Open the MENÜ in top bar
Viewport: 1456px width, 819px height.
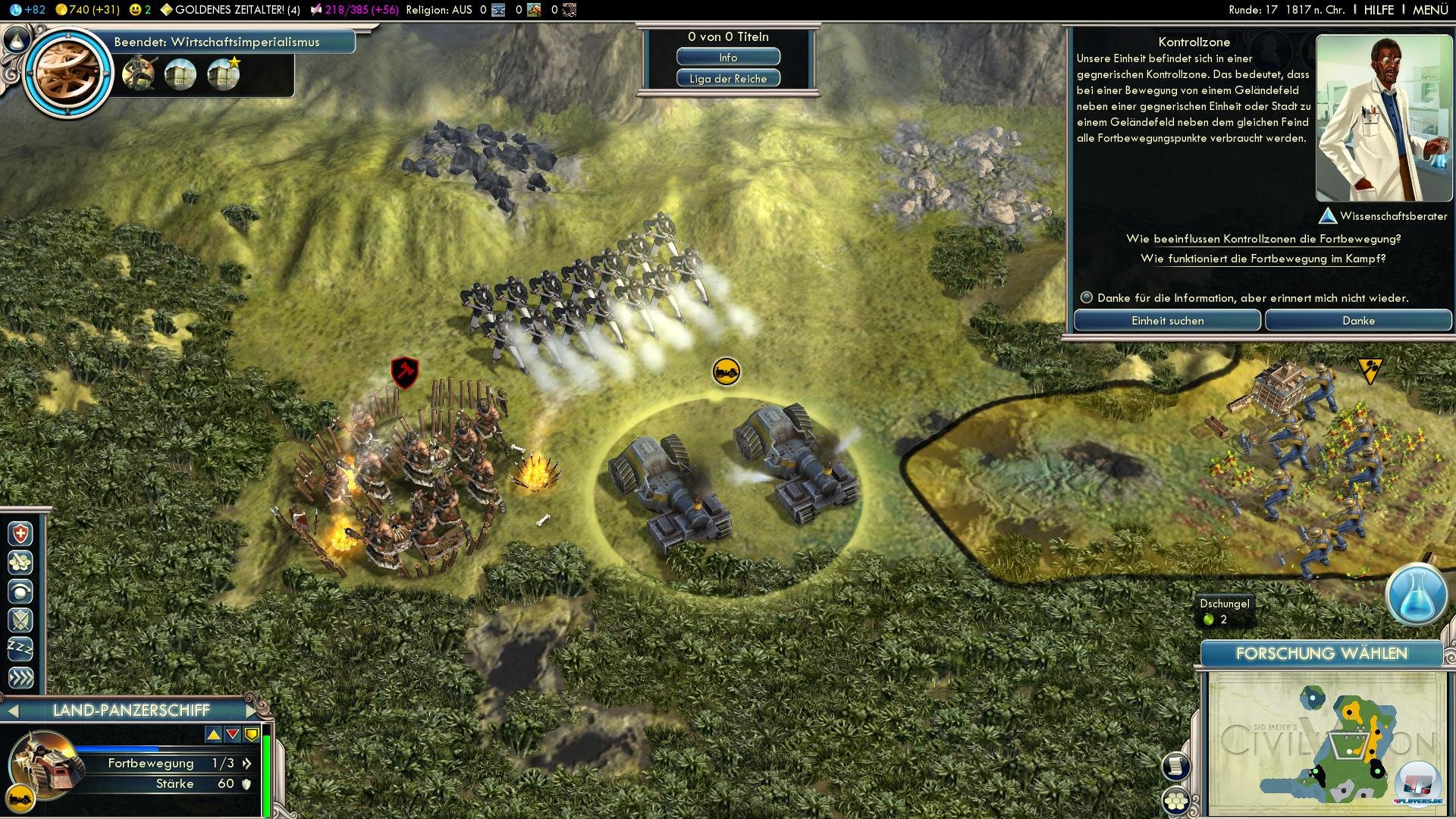tap(1430, 10)
